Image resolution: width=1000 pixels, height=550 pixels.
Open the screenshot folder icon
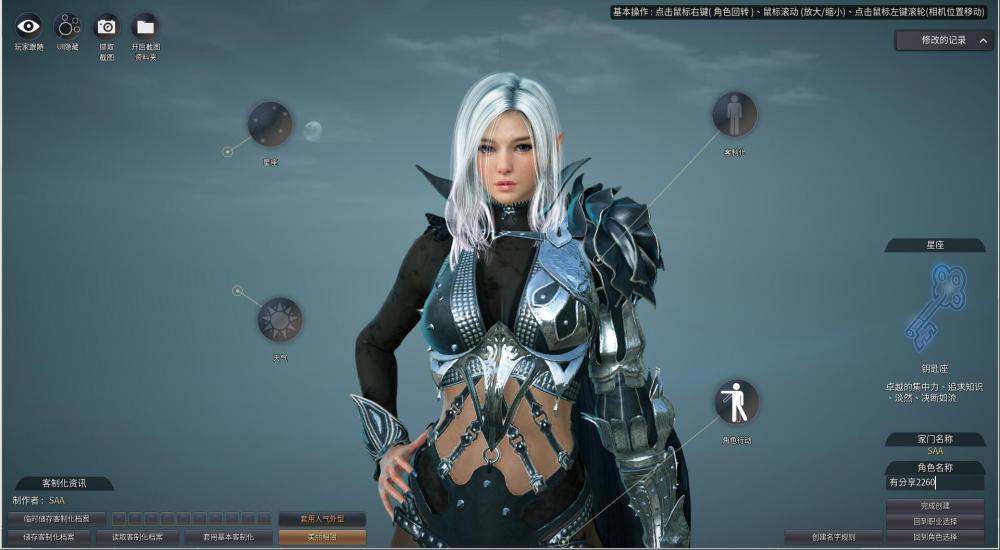[x=145, y=26]
